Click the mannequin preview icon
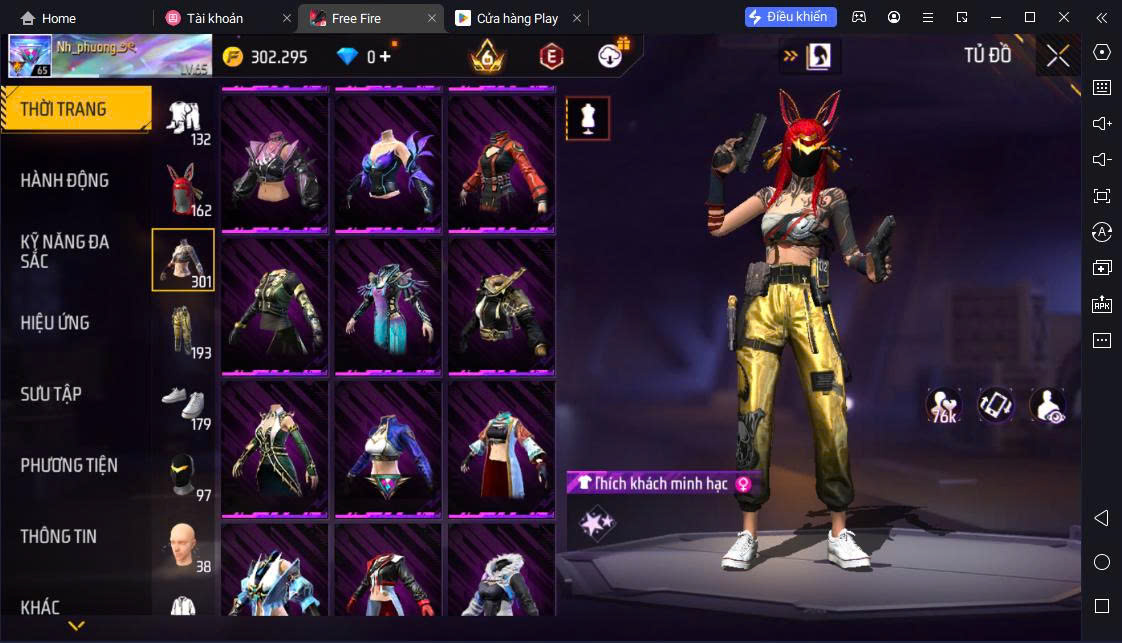Image resolution: width=1122 pixels, height=643 pixels. coord(588,119)
